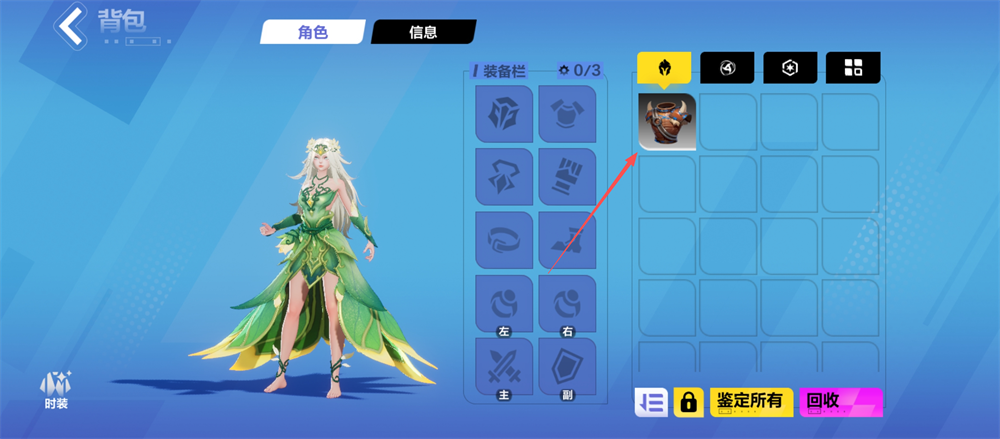
Task: Select the helmet equipment category tab
Action: point(663,68)
